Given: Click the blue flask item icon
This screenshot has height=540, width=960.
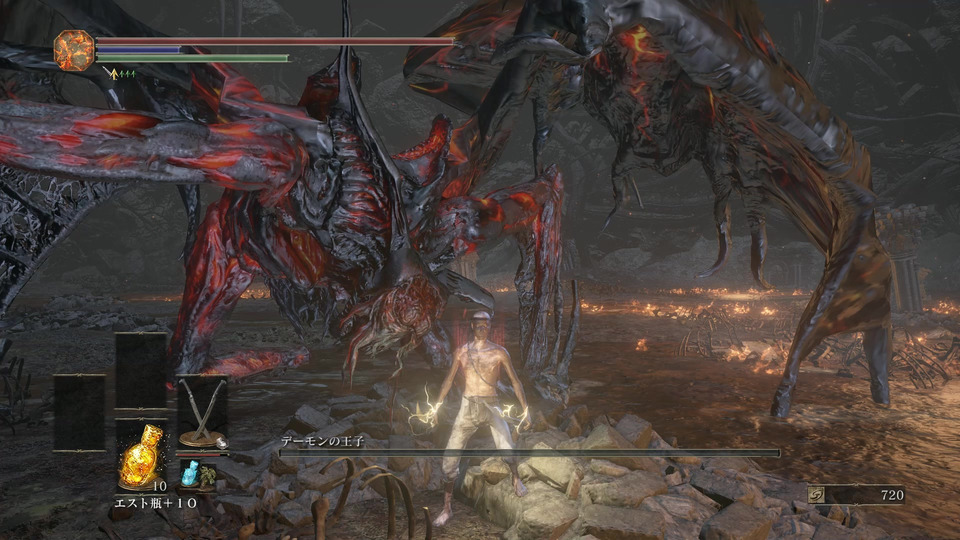Looking at the screenshot, I should (188, 475).
